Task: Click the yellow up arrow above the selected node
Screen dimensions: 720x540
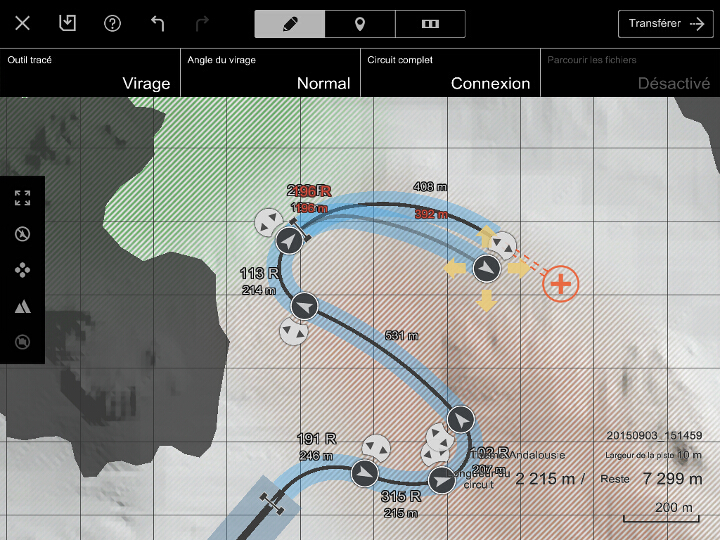Action: coord(486,237)
